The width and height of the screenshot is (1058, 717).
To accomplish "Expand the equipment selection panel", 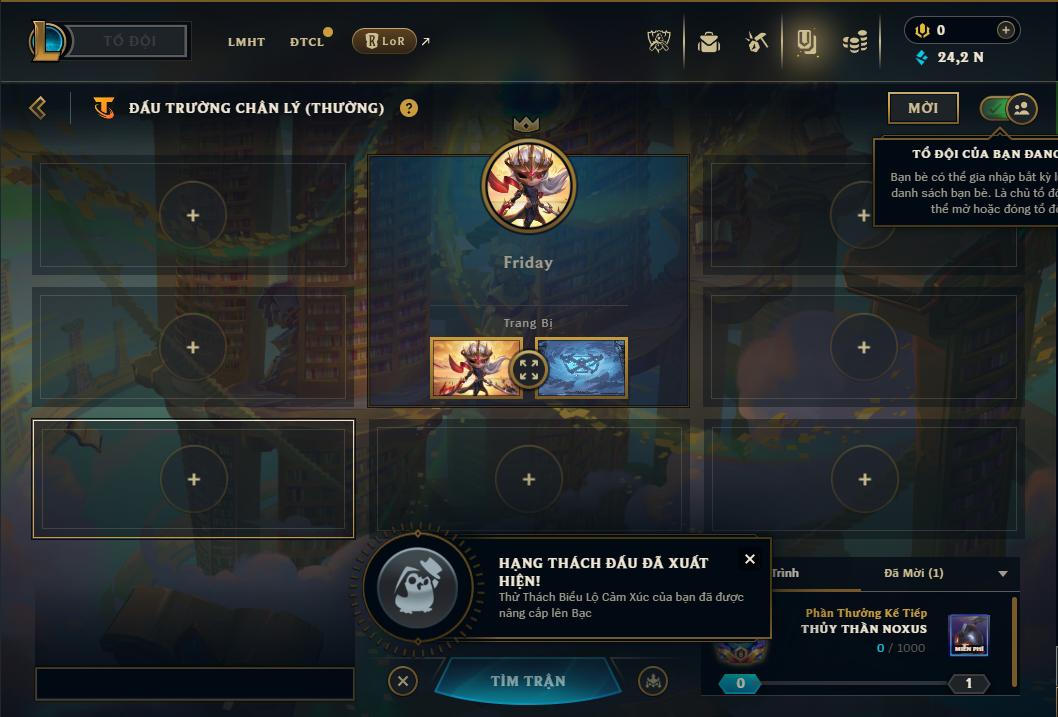I will pos(529,368).
